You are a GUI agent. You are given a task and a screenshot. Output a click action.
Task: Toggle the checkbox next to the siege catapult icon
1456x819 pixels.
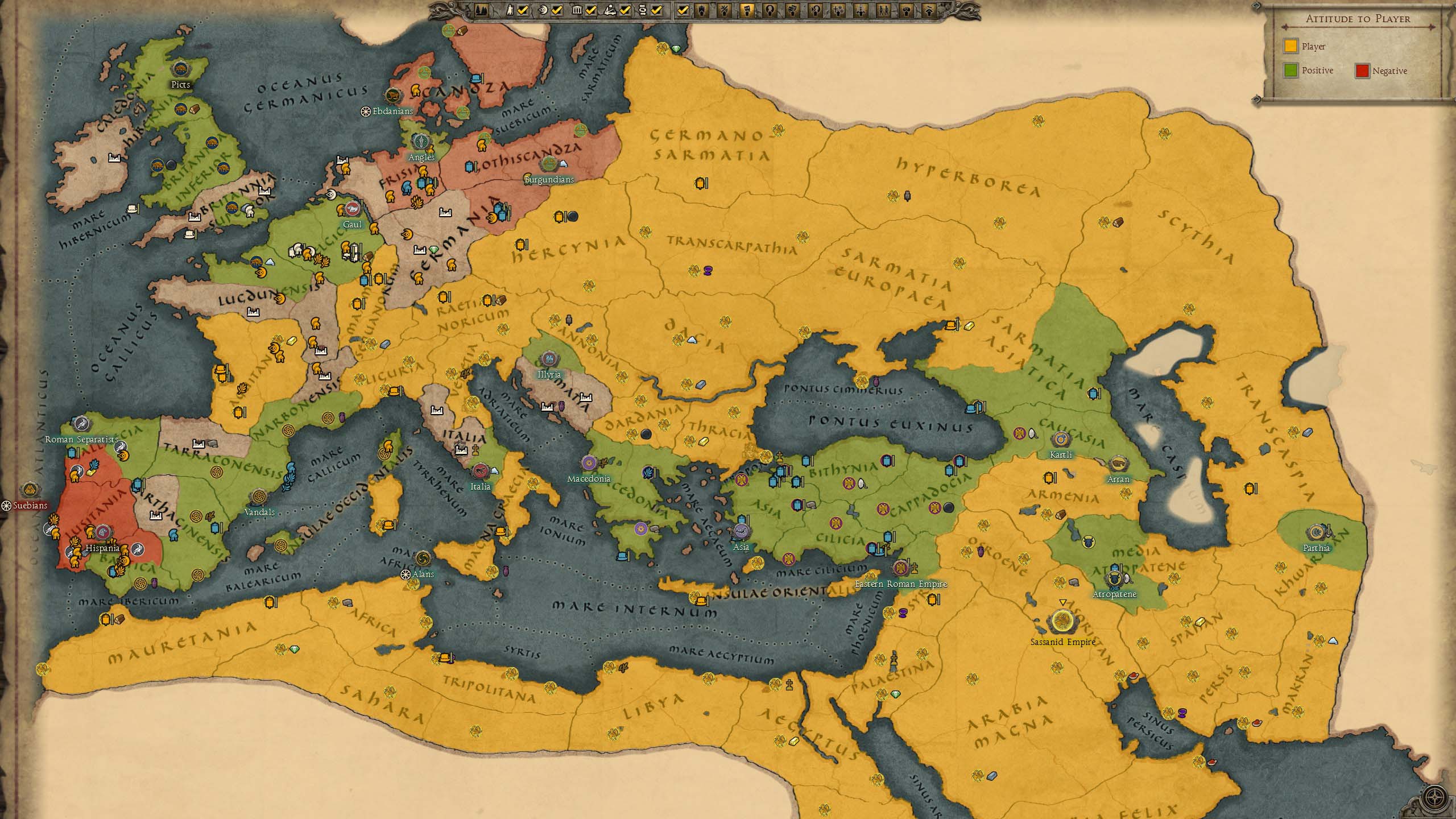click(625, 10)
